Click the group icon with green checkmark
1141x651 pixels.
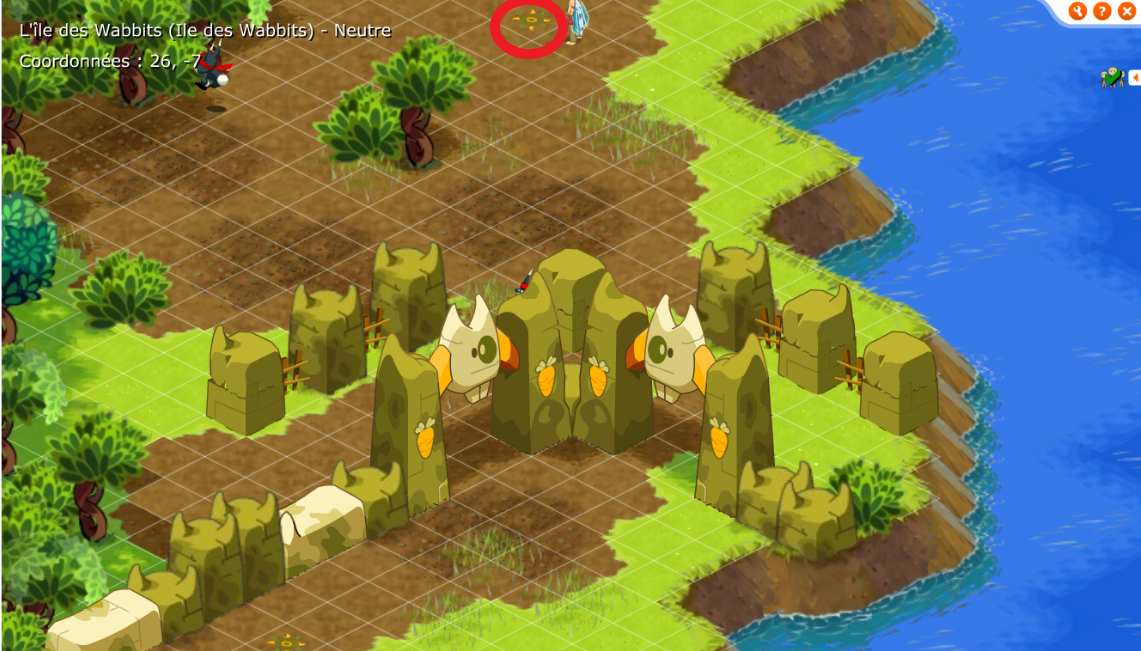click(x=1112, y=77)
